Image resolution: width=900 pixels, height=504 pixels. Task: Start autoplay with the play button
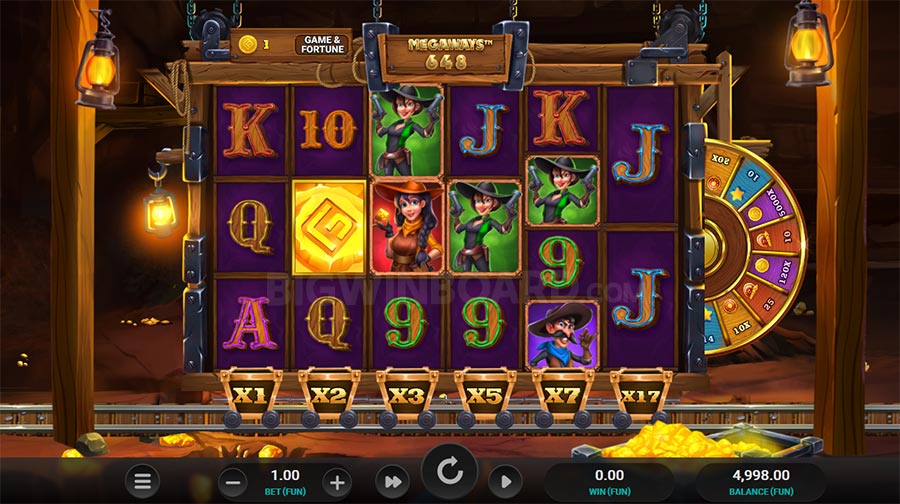tap(507, 482)
